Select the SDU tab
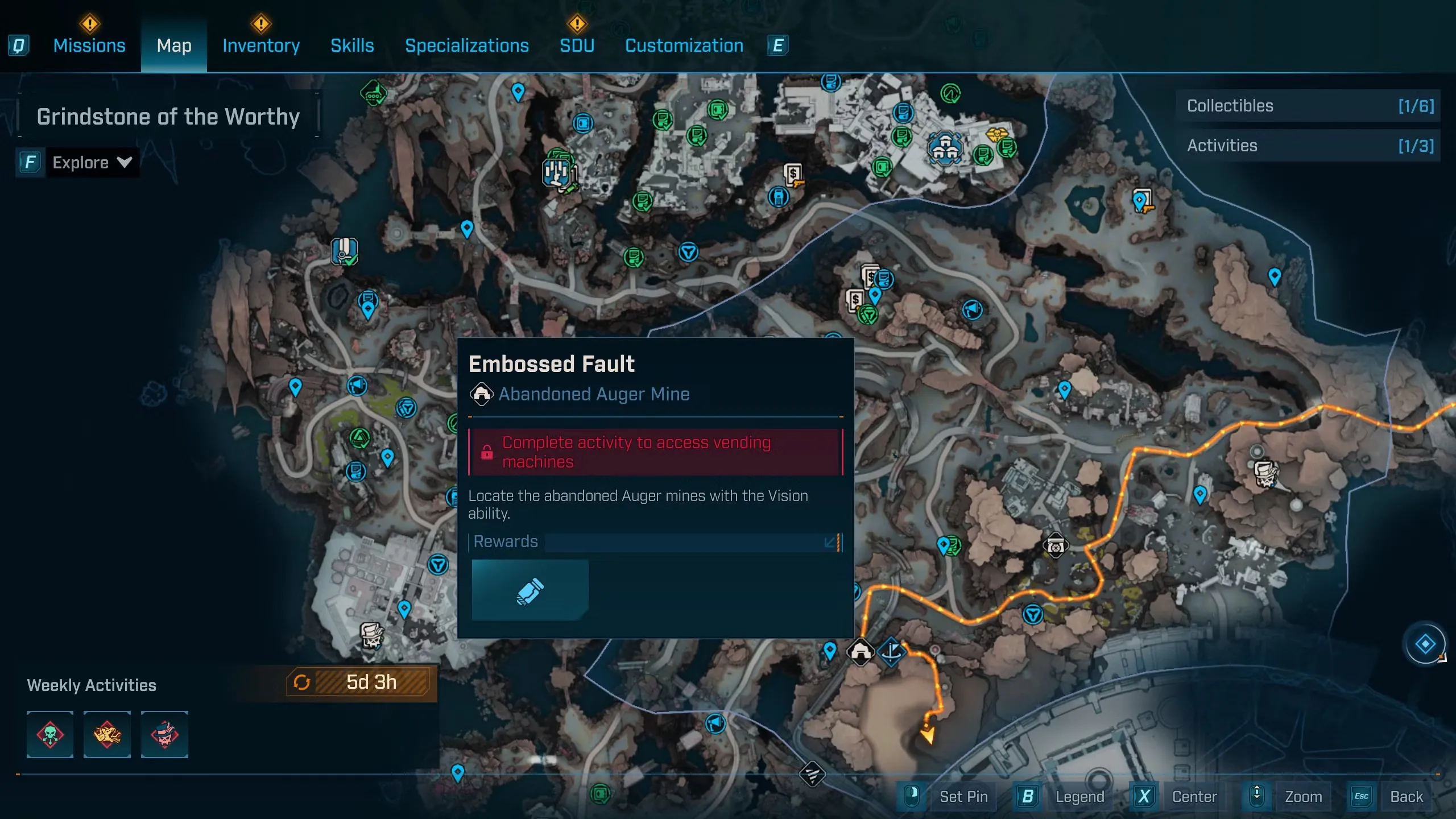Viewport: 1456px width, 819px height. tap(577, 45)
